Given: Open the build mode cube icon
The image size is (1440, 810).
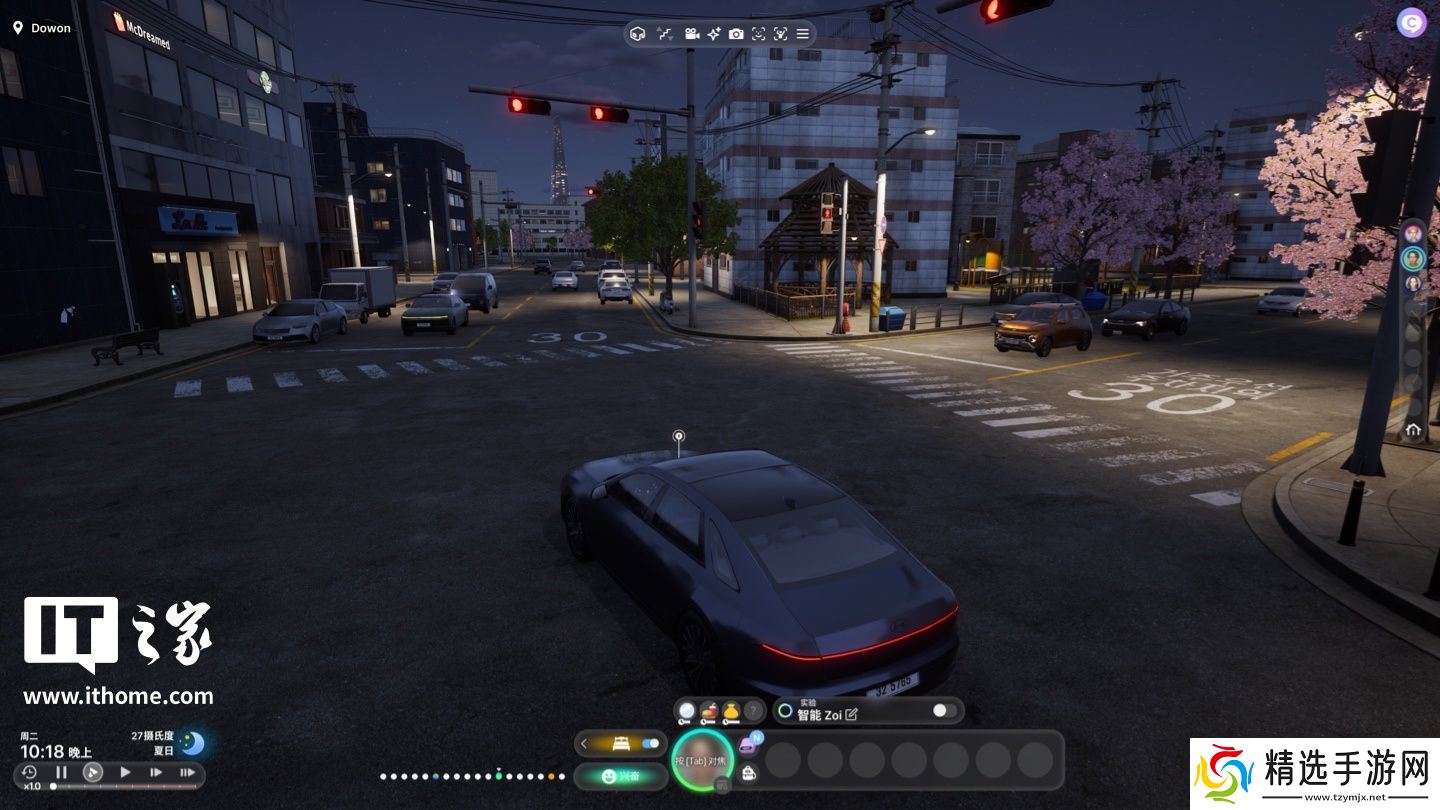Looking at the screenshot, I should point(638,34).
